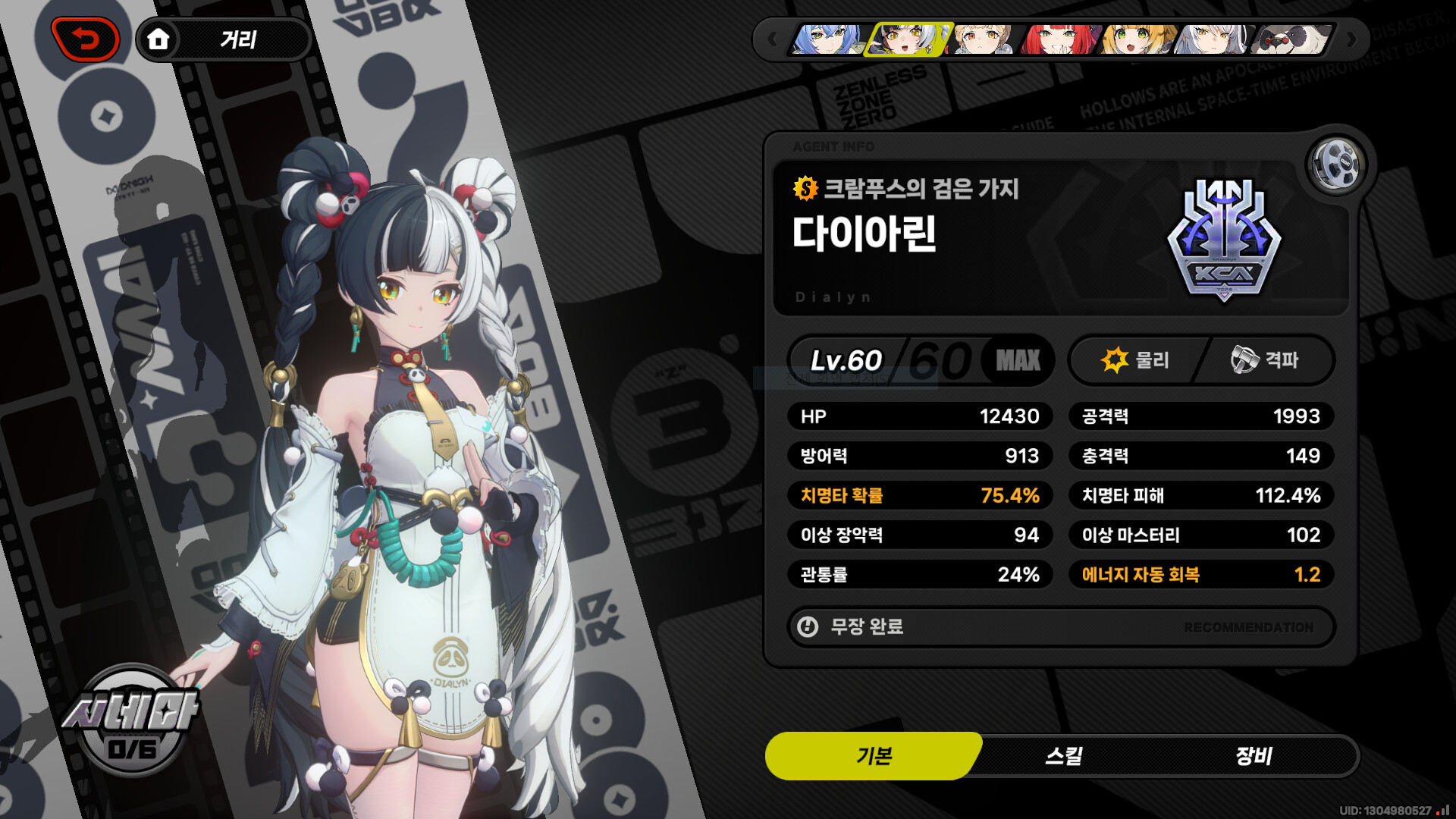Choose the blonde red-eyed agent portrait
The height and width of the screenshot is (819, 1456).
point(984,39)
